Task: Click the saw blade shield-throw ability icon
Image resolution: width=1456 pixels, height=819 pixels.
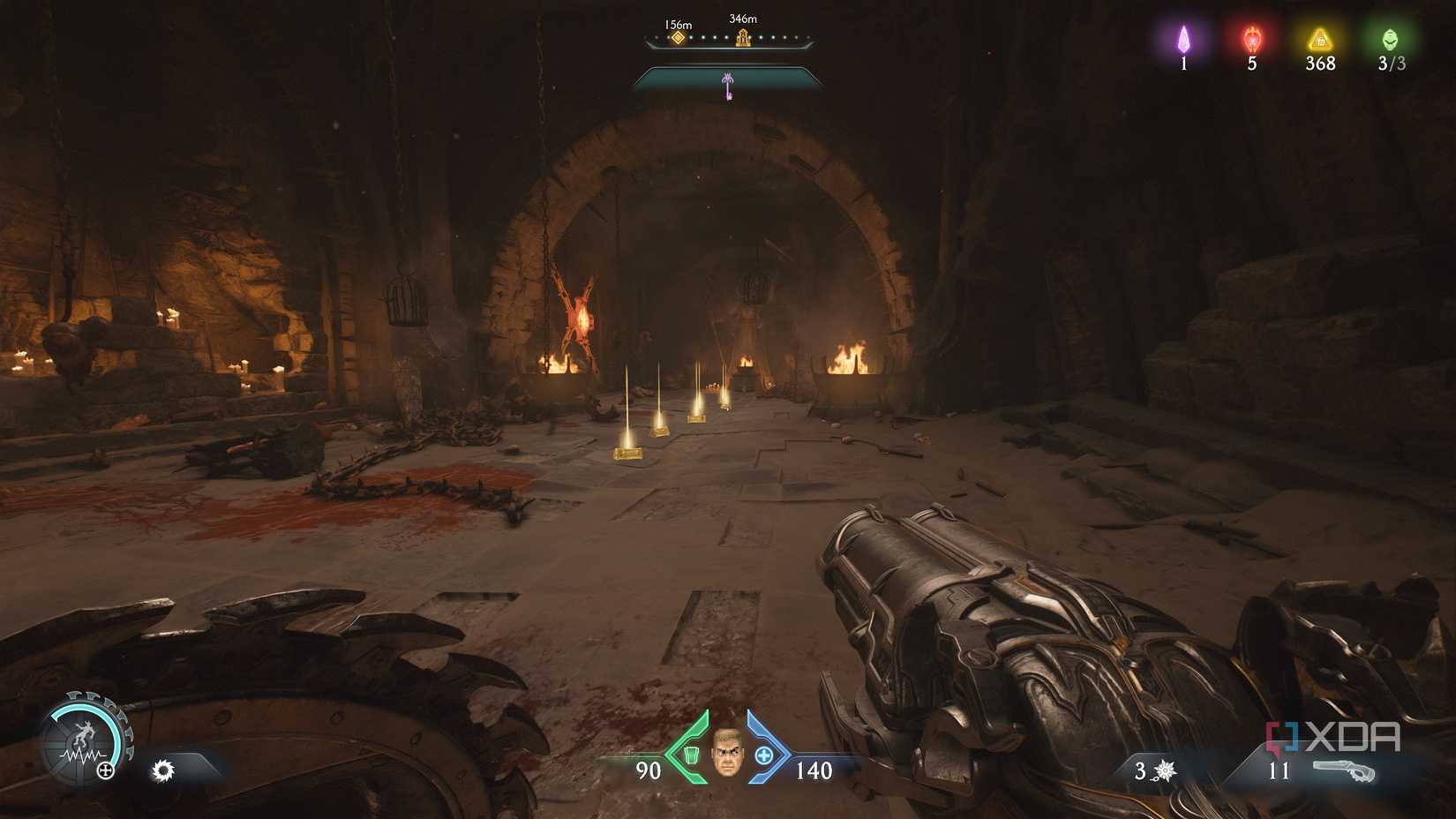Action: point(163,770)
